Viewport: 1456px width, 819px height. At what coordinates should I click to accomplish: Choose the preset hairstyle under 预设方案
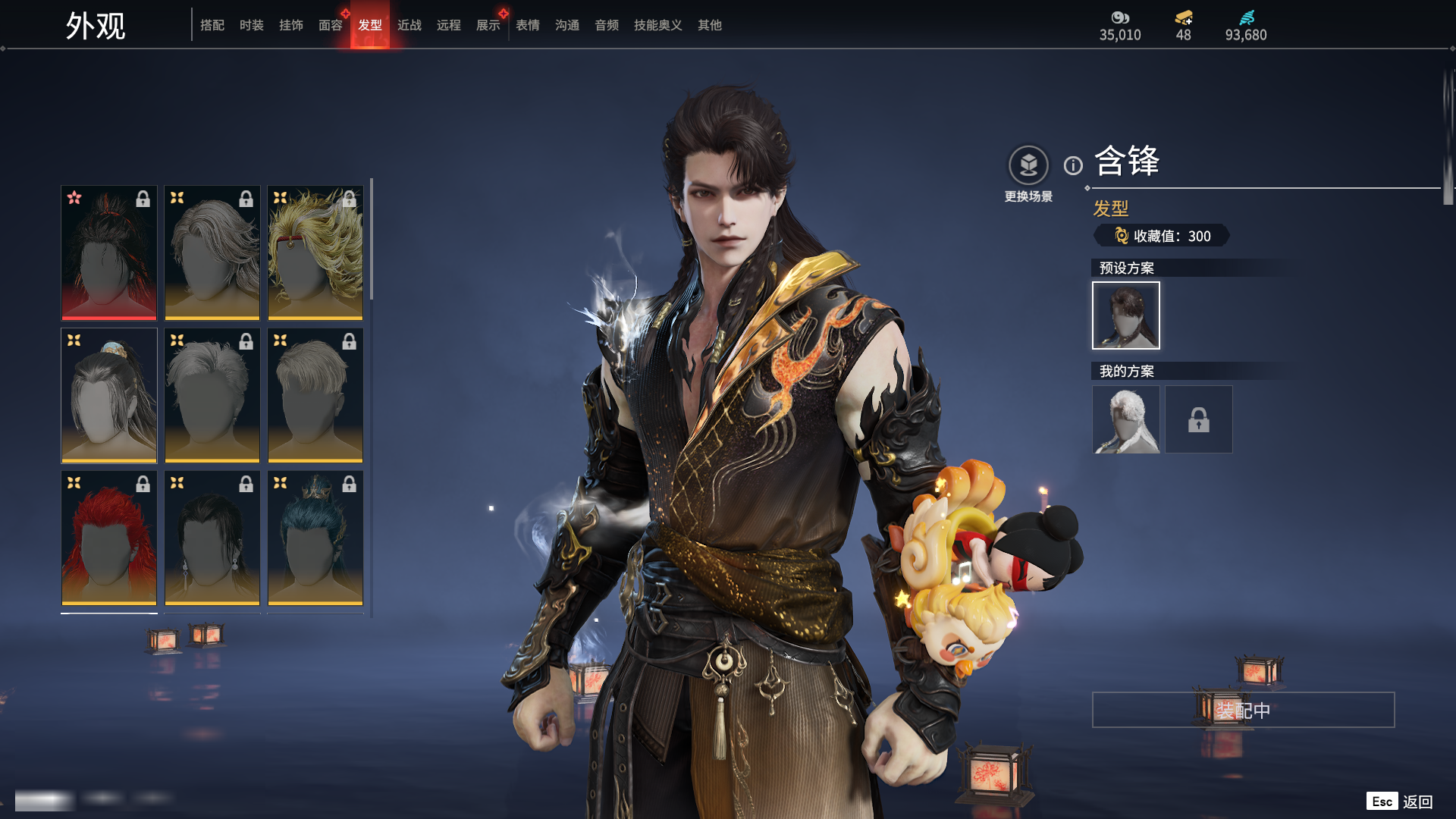pyautogui.click(x=1126, y=315)
